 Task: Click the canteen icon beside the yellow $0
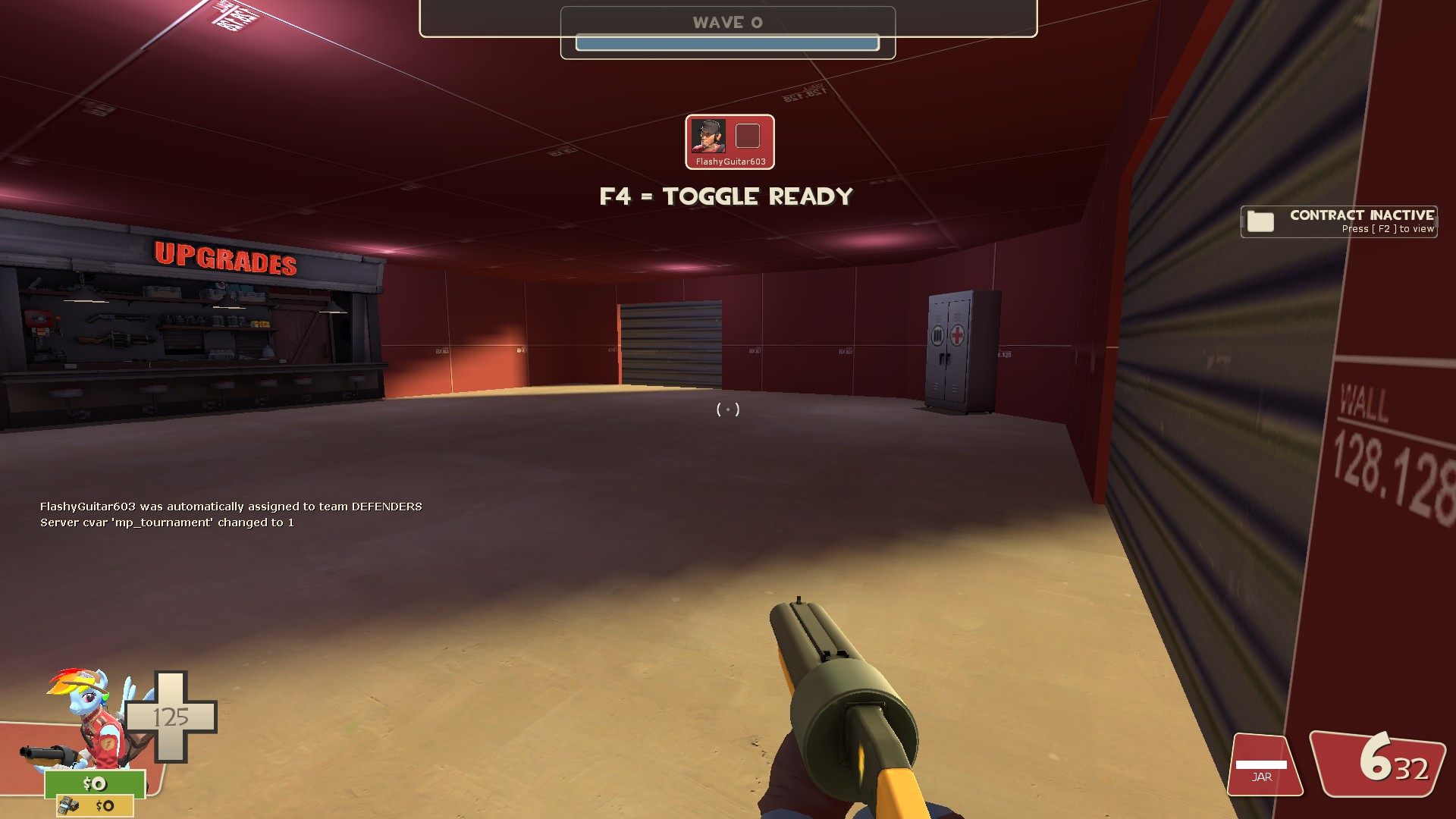pos(68,806)
